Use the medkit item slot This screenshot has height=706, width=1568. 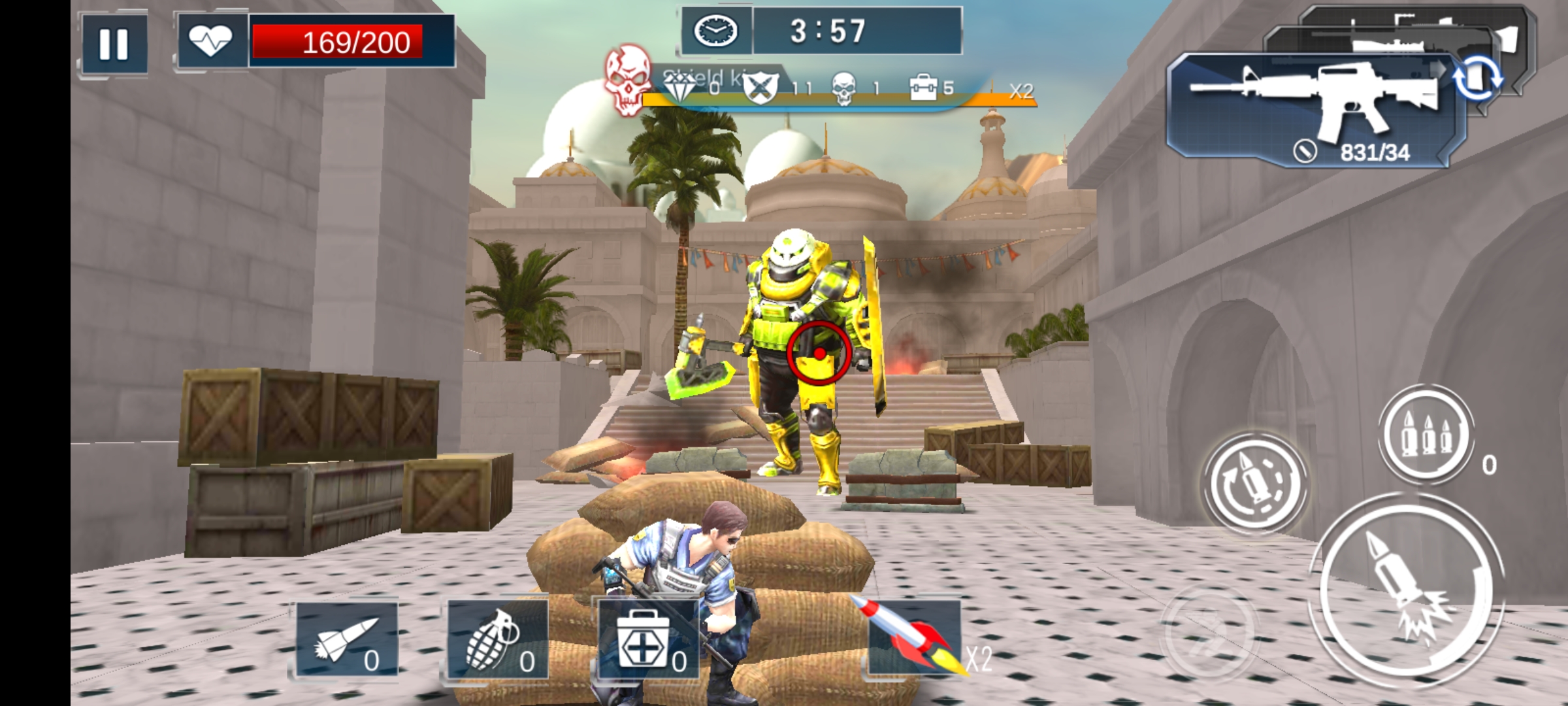[x=648, y=639]
